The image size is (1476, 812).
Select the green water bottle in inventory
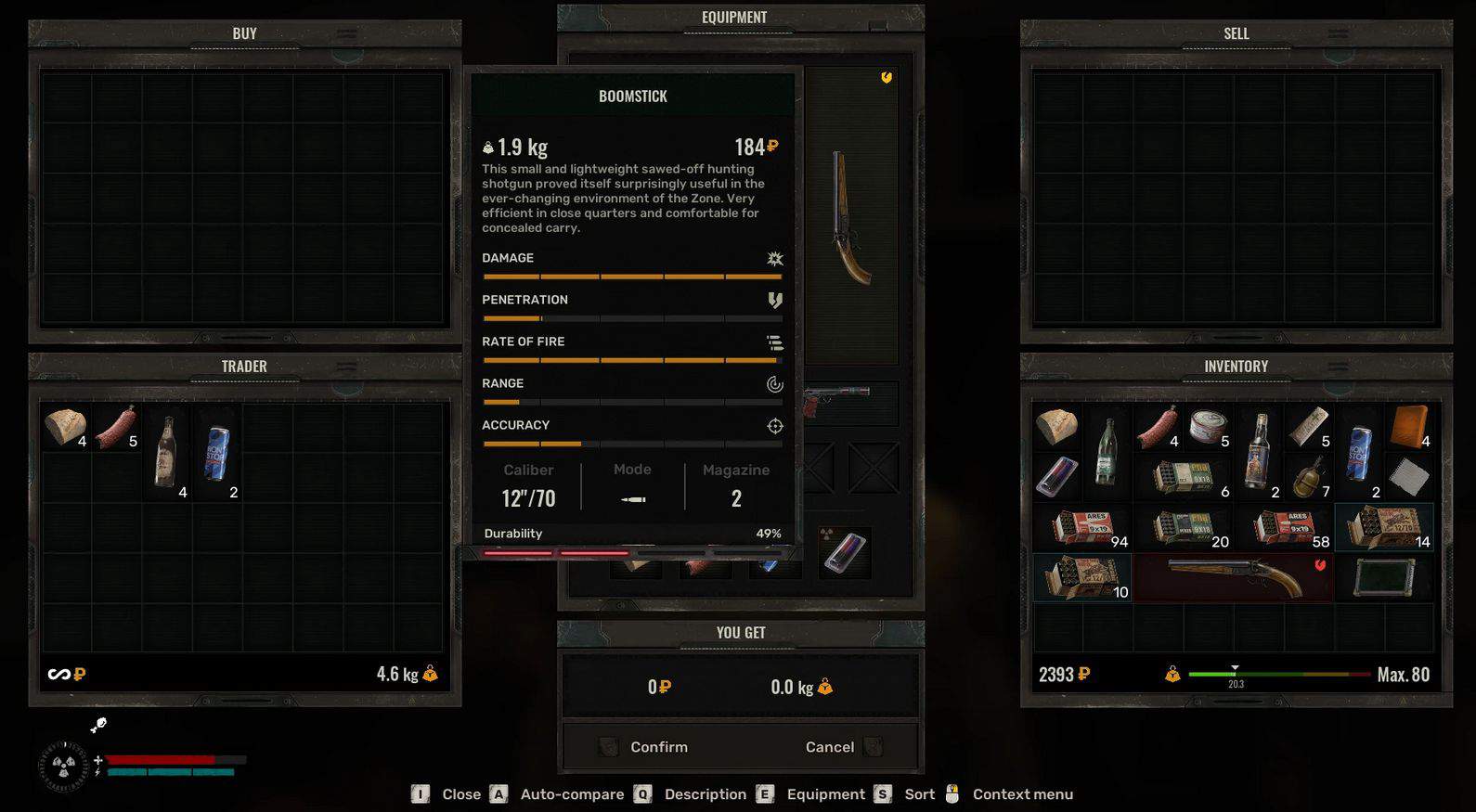[x=1107, y=451]
